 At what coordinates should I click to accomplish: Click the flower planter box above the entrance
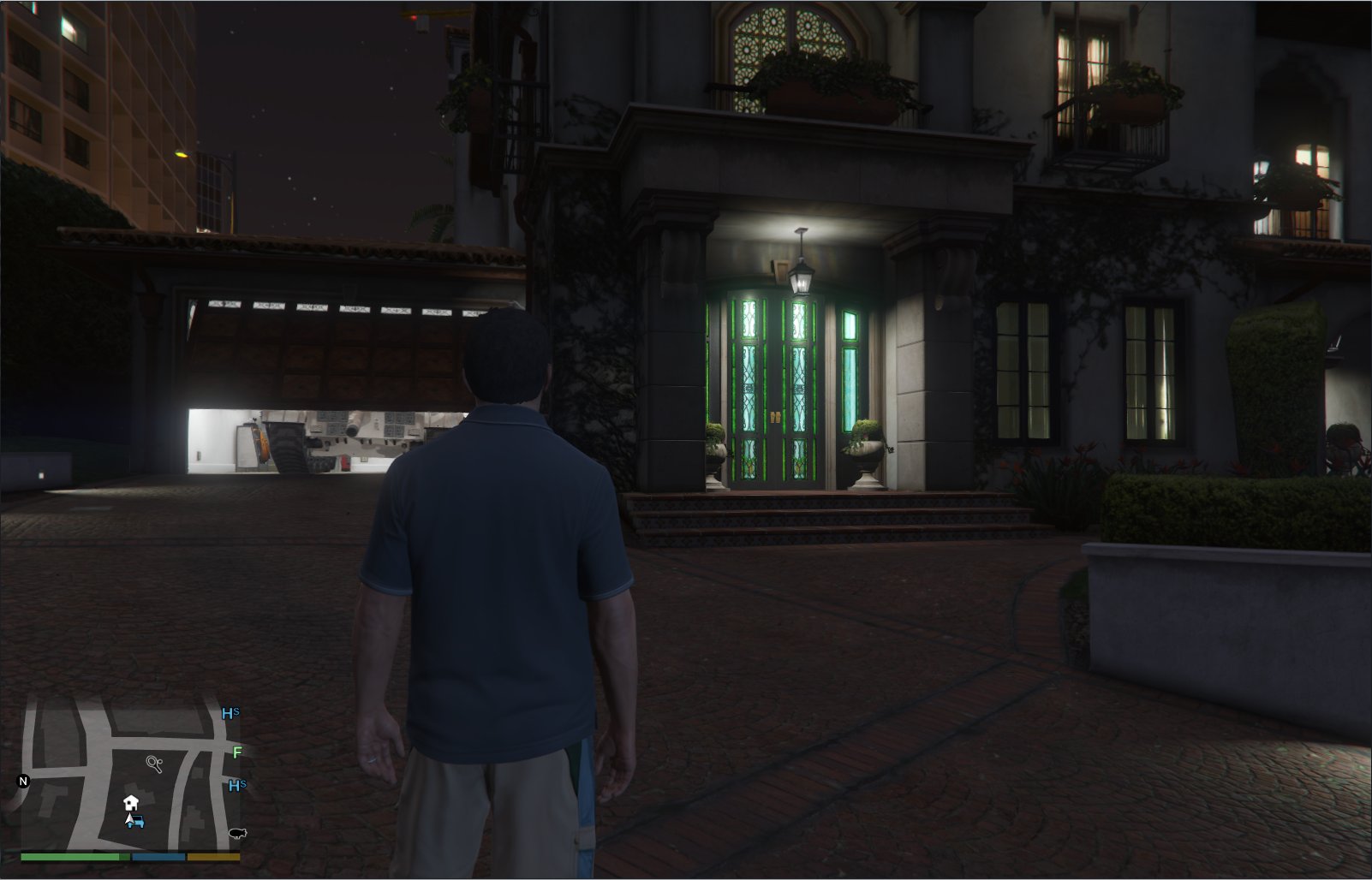click(822, 86)
